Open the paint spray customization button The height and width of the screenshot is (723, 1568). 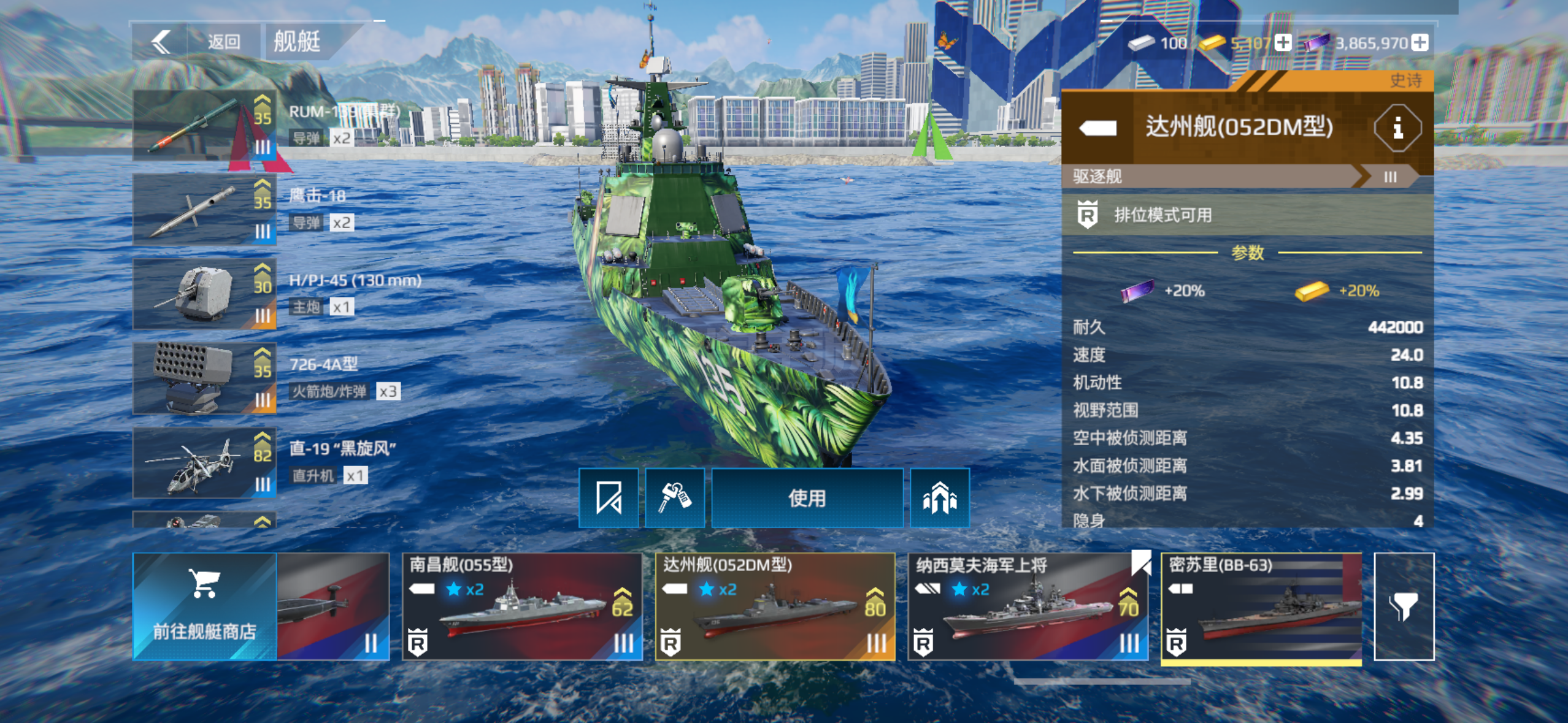point(675,498)
